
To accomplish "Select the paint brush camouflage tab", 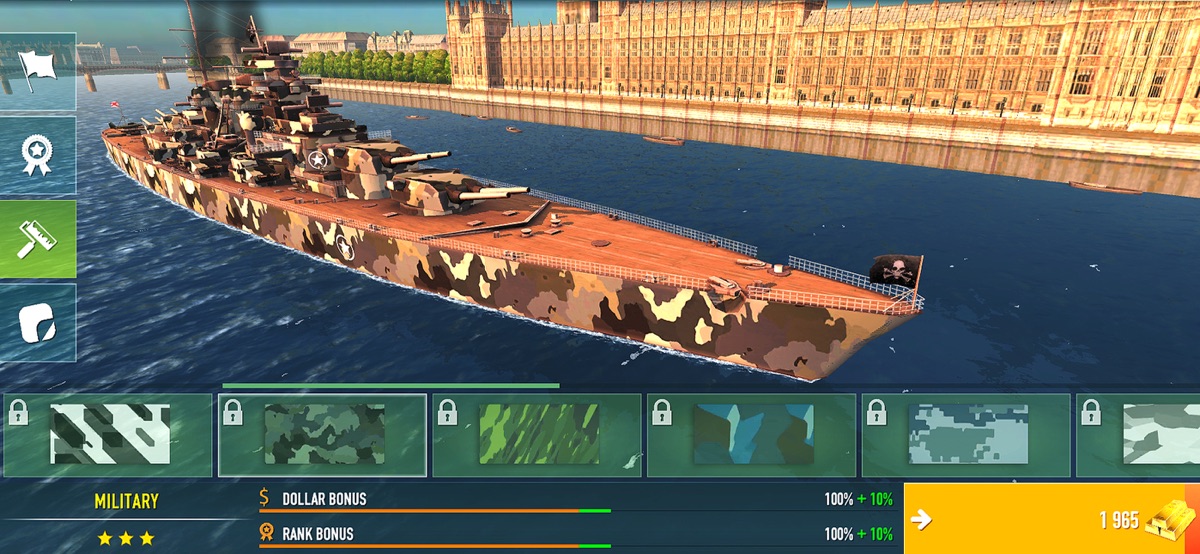I will point(38,239).
